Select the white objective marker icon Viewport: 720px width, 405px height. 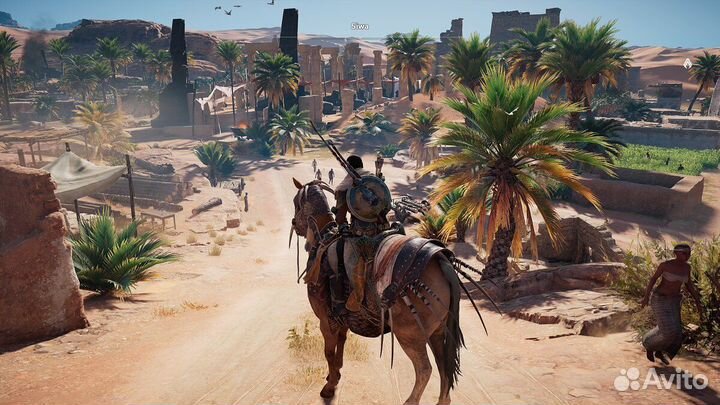[x=687, y=63]
